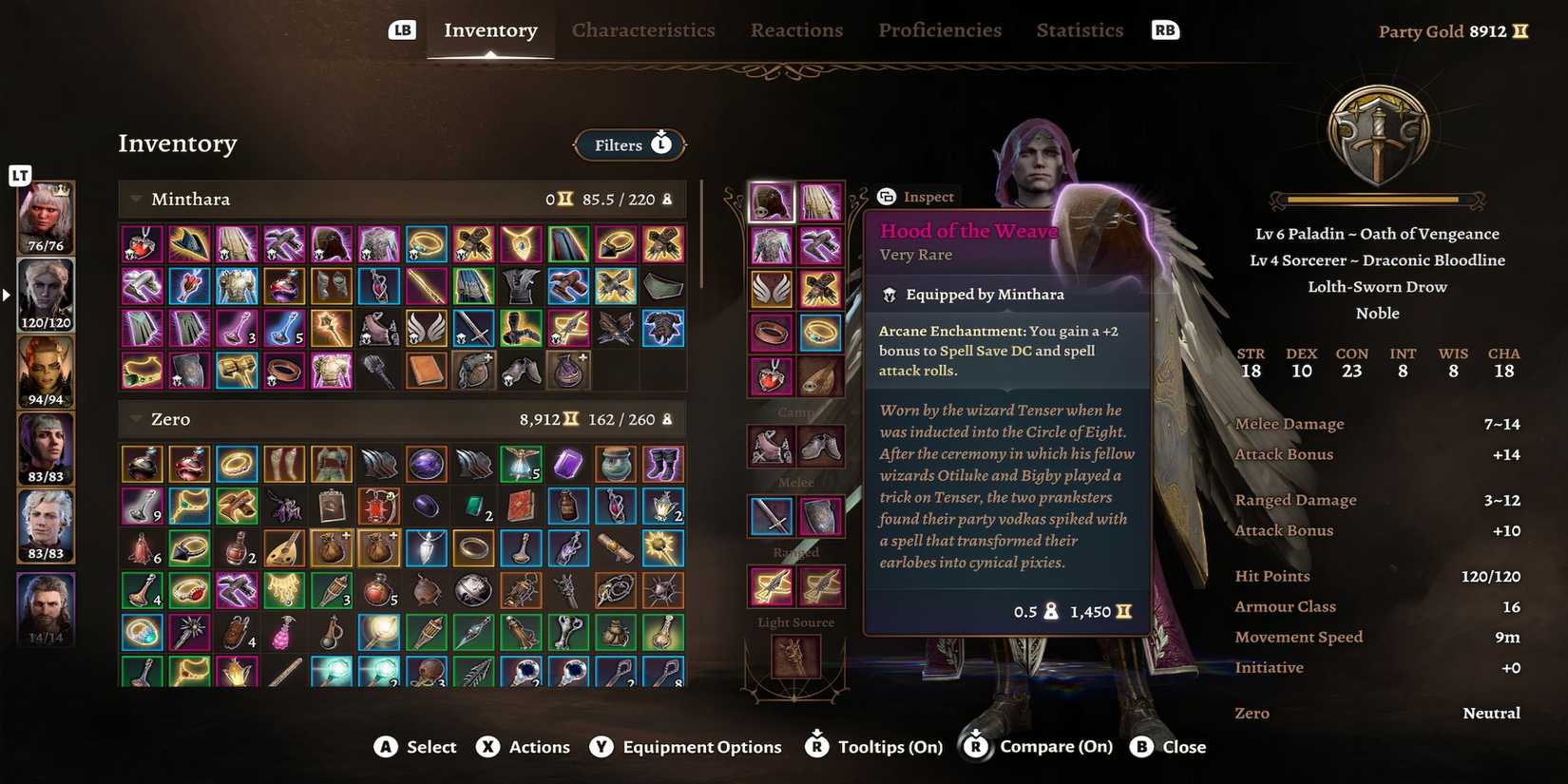
Task: Select Minthara's equipped boots in camp gear
Action: coord(821,447)
